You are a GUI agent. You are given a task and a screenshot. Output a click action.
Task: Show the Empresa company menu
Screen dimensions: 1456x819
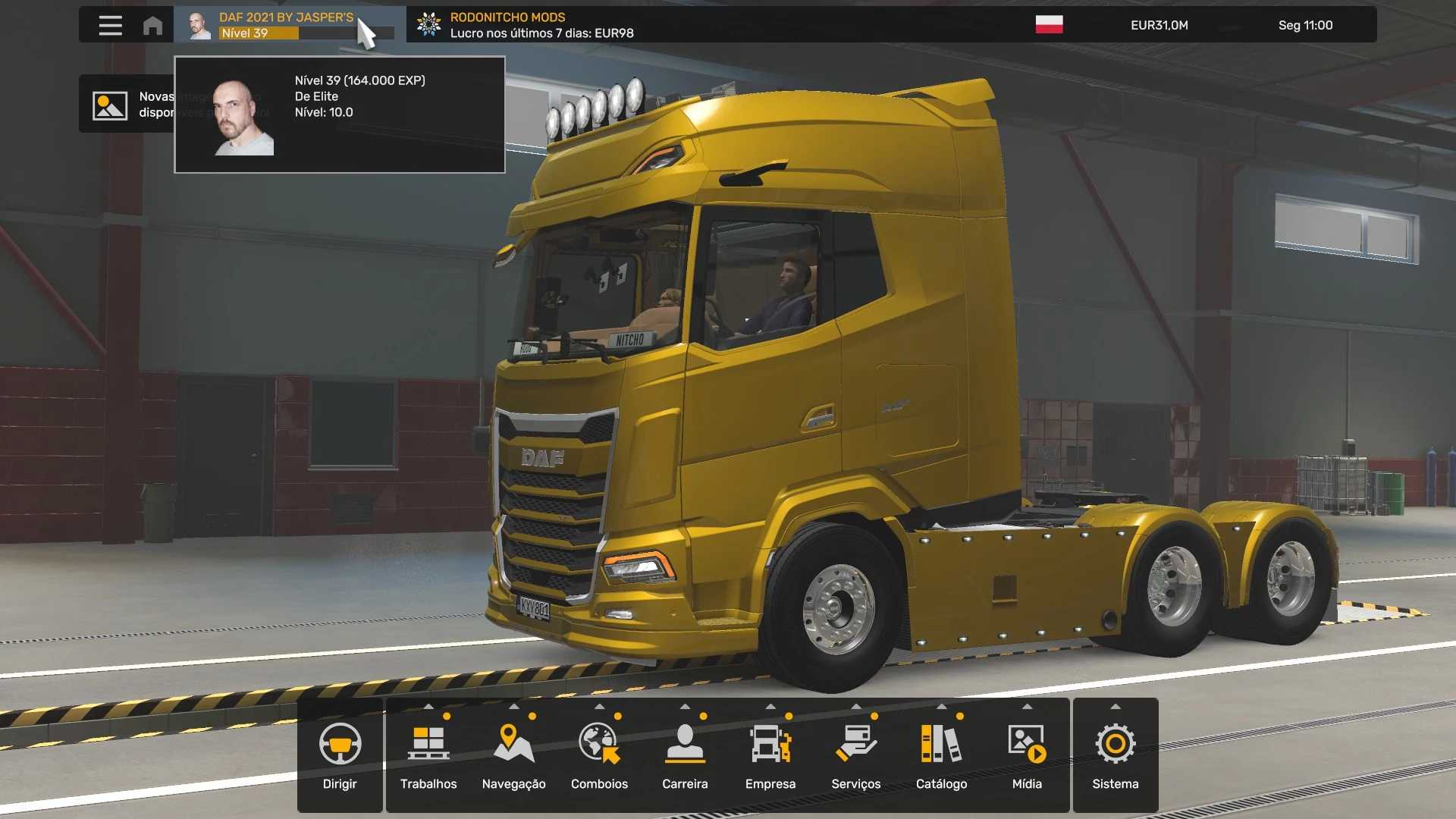pyautogui.click(x=770, y=755)
